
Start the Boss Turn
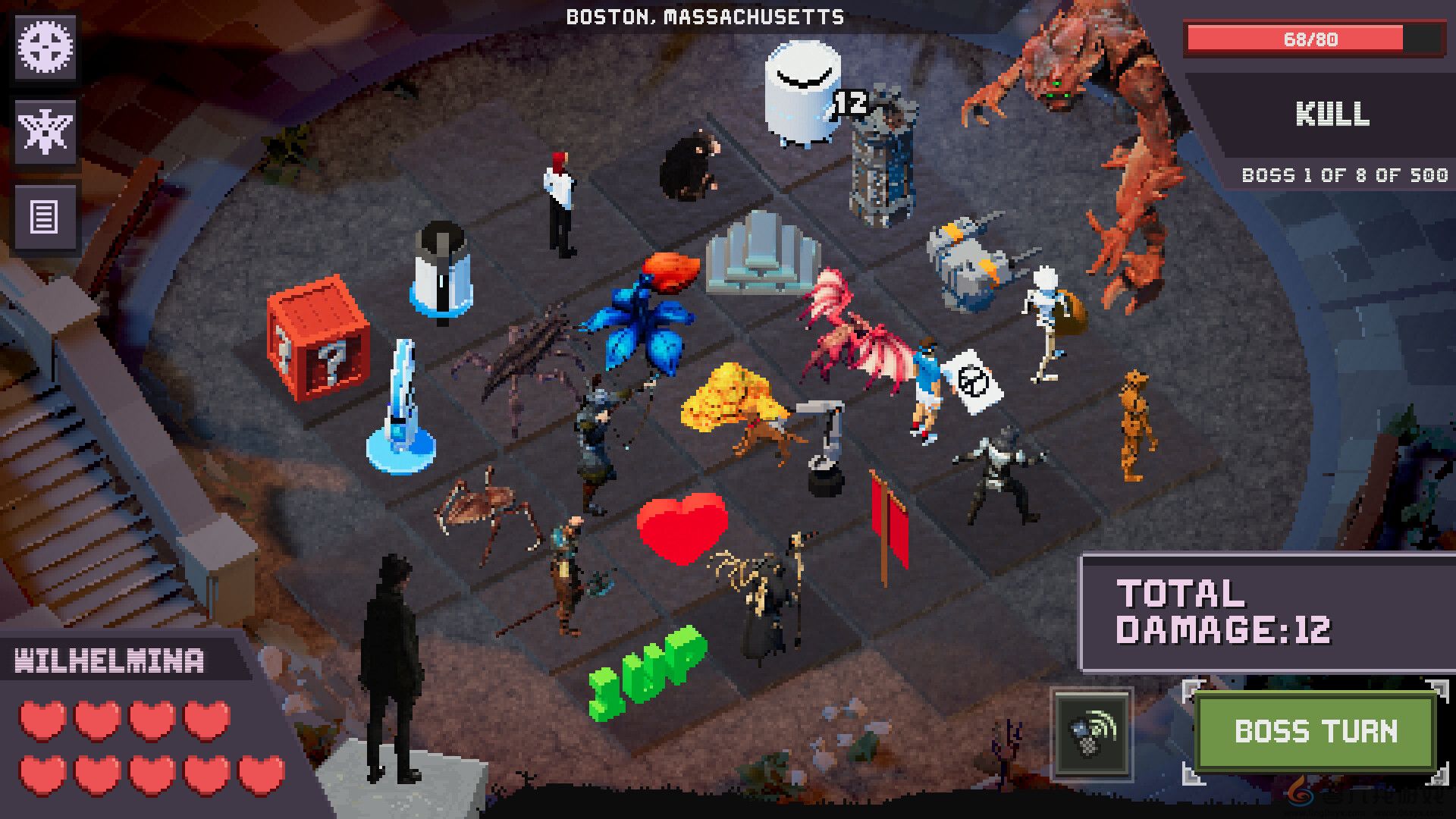coord(1316,732)
